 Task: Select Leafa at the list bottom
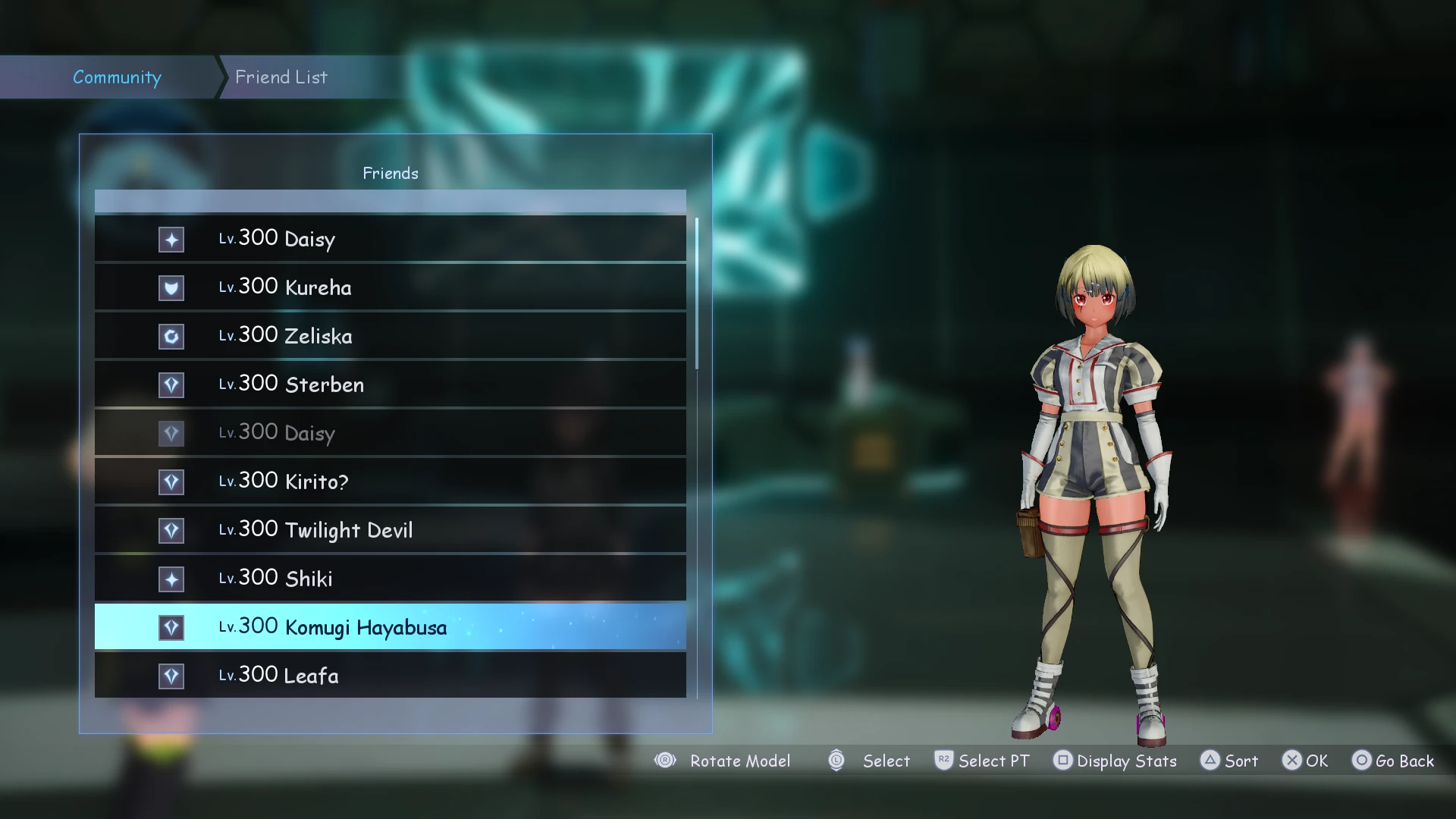click(x=390, y=675)
